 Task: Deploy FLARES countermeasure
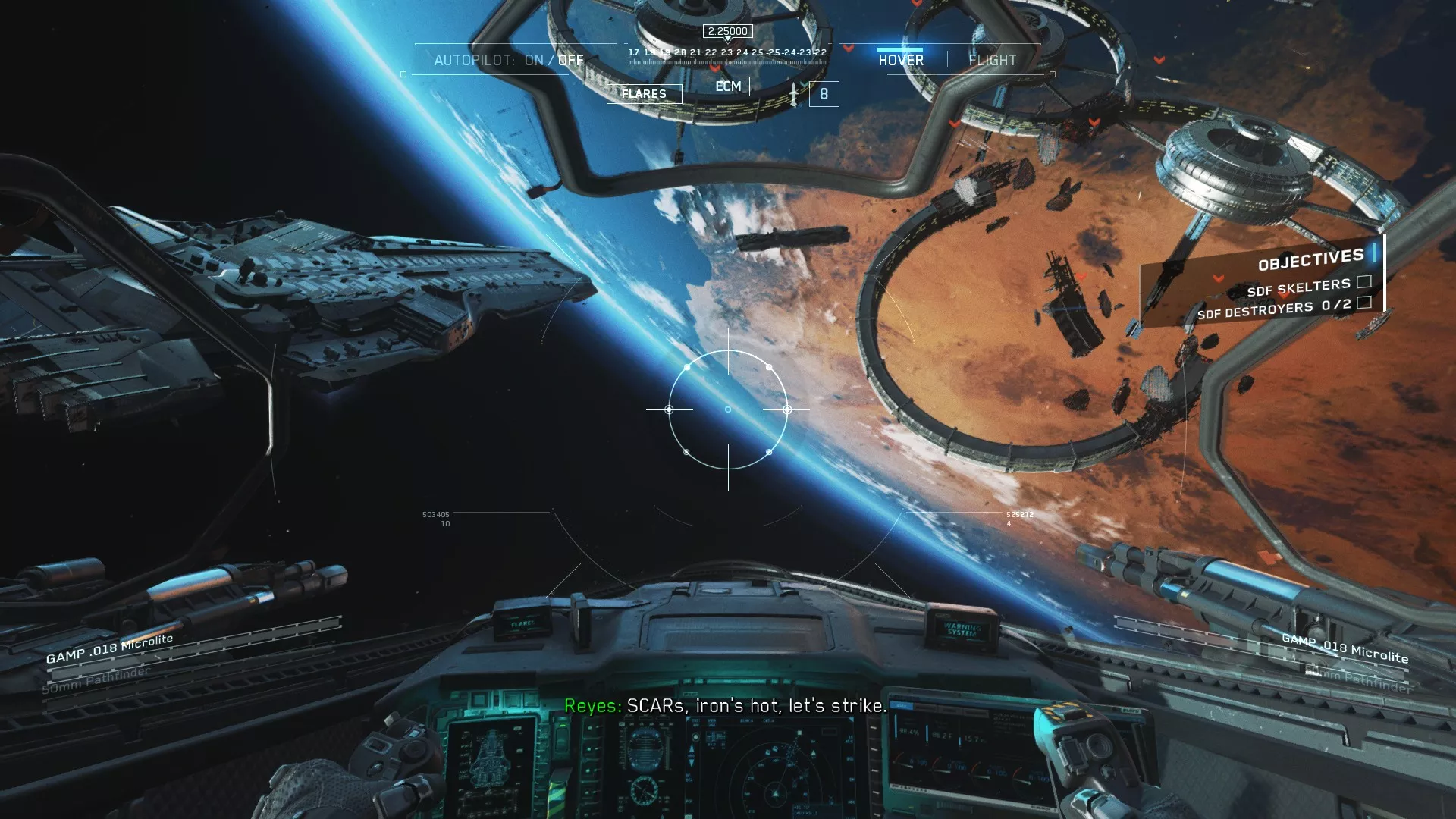[x=644, y=94]
